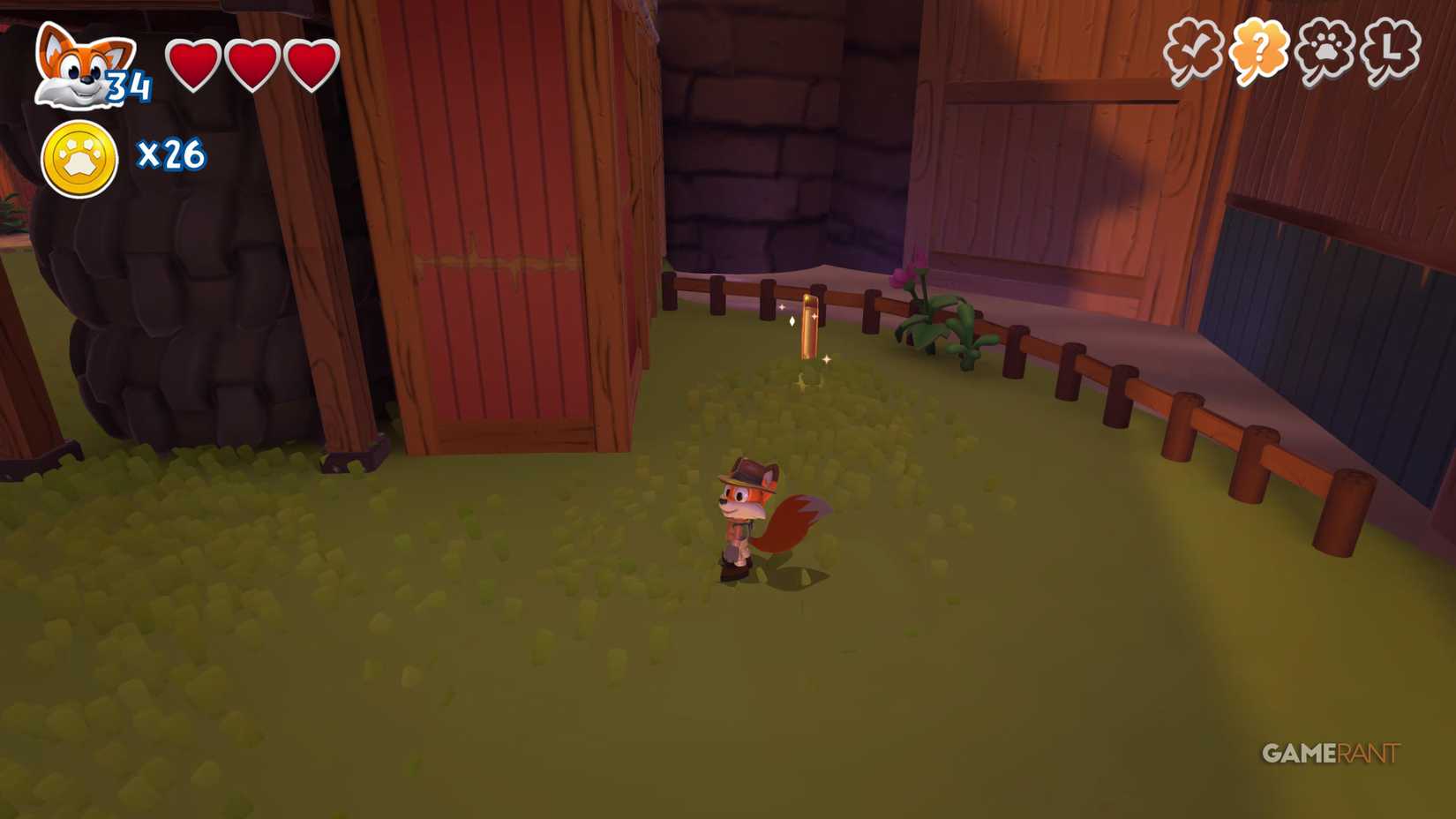Select the lives counter showing 34
The height and width of the screenshot is (819, 1456).
[x=126, y=86]
